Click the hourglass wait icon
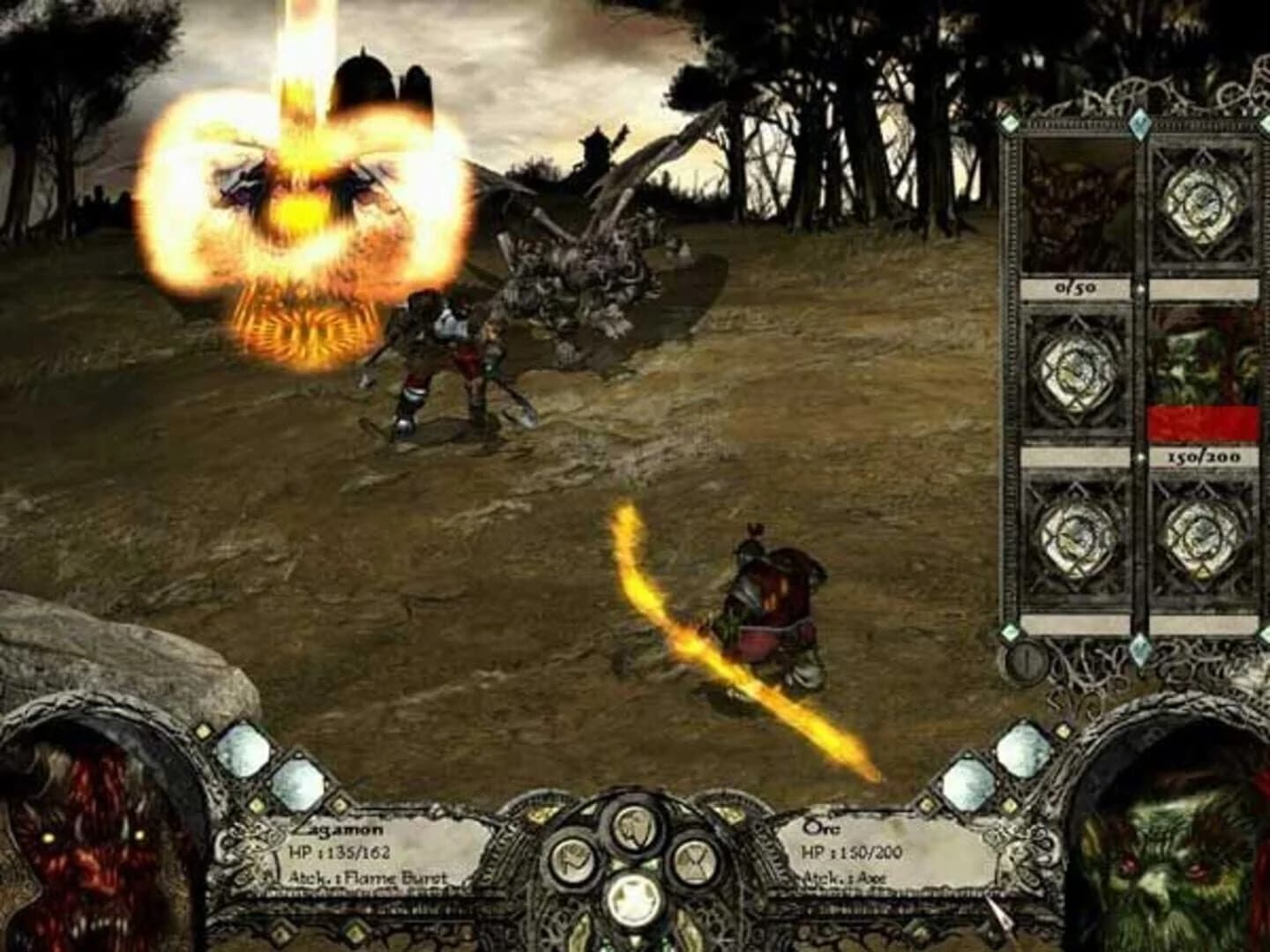 695,861
